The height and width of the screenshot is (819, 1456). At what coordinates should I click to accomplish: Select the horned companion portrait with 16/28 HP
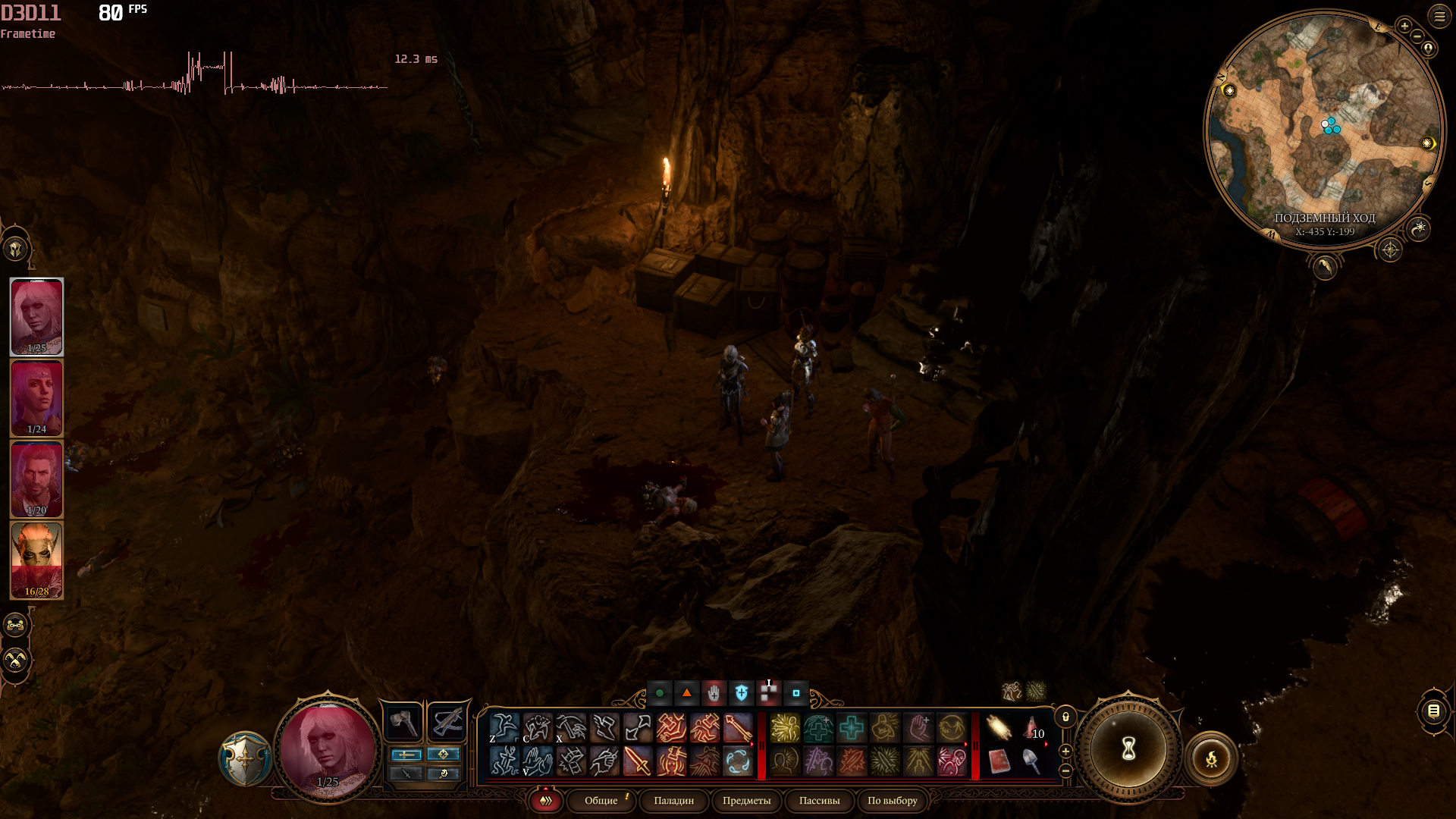point(36,560)
